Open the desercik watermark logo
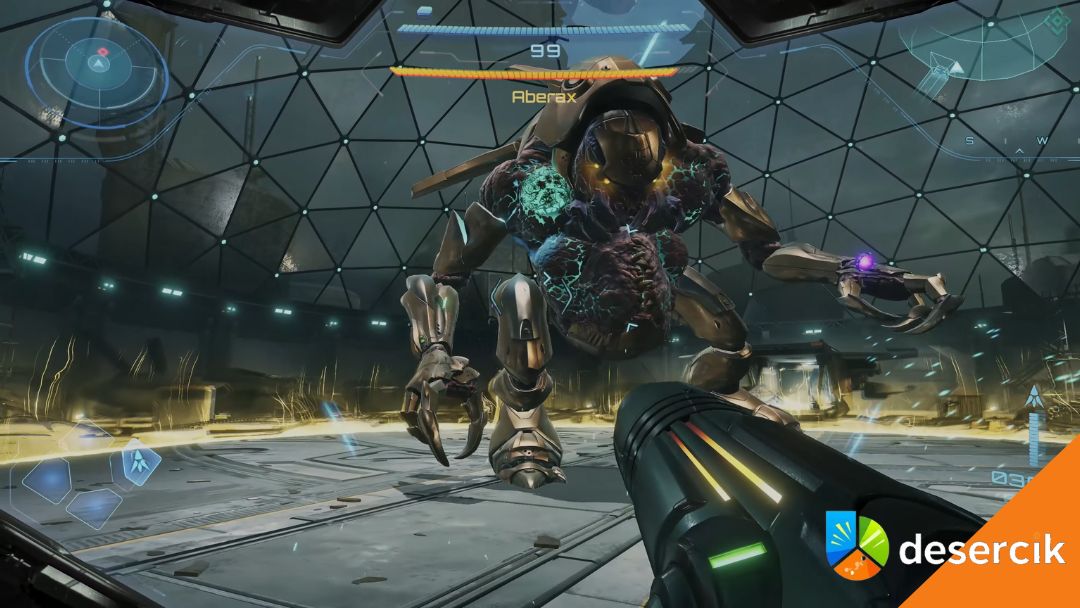The width and height of the screenshot is (1080, 608). coord(857,545)
